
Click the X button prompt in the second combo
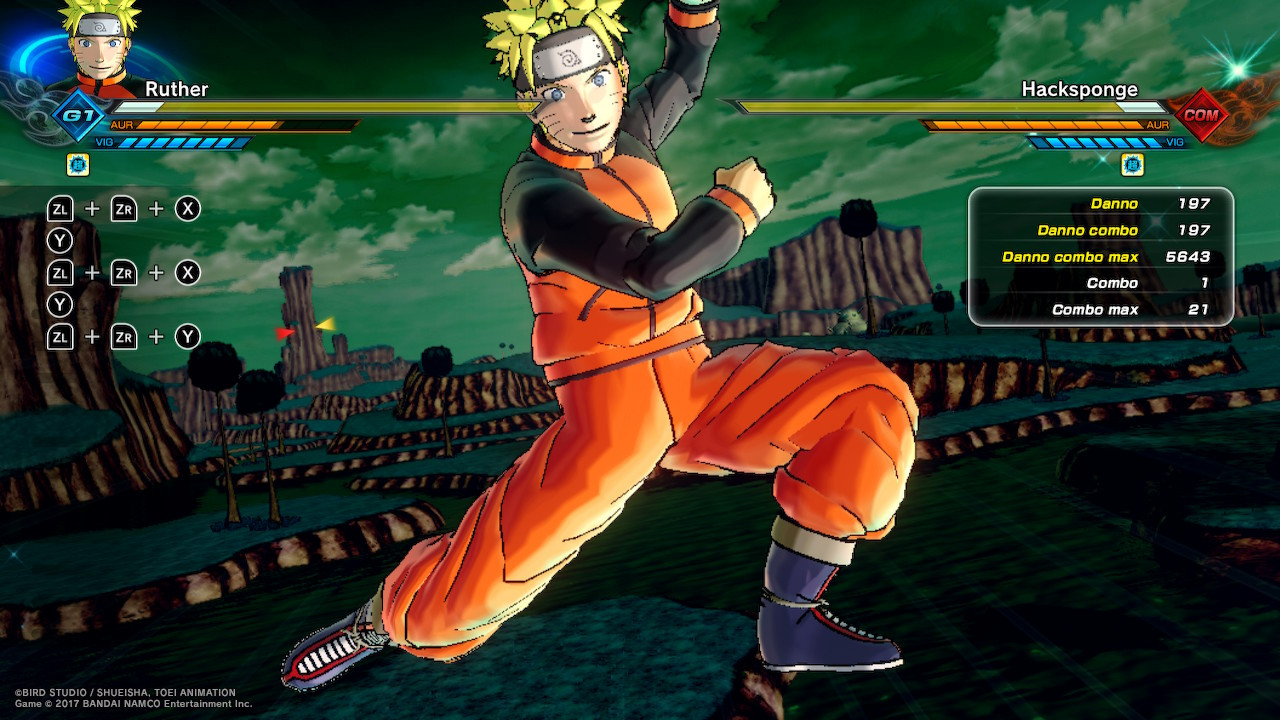188,272
